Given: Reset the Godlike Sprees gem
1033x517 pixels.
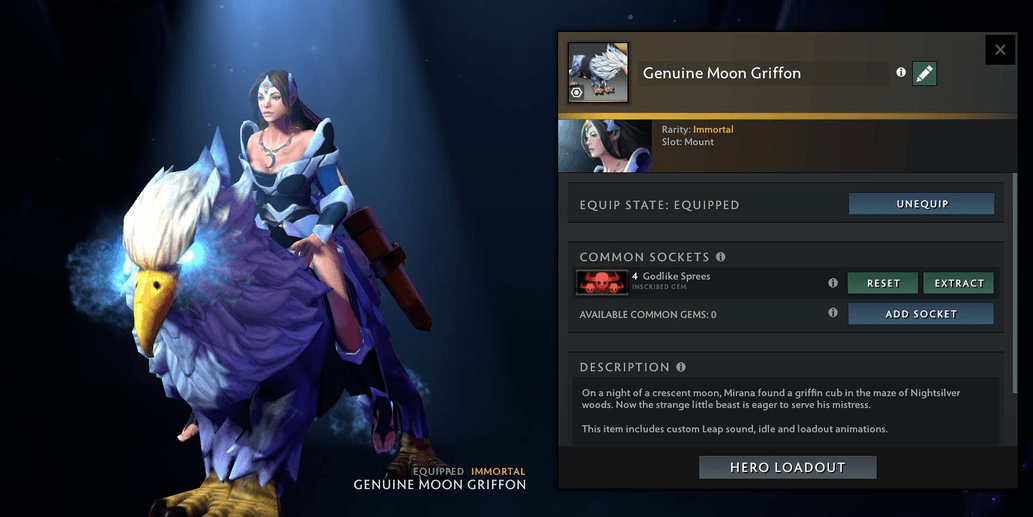Looking at the screenshot, I should coord(883,283).
